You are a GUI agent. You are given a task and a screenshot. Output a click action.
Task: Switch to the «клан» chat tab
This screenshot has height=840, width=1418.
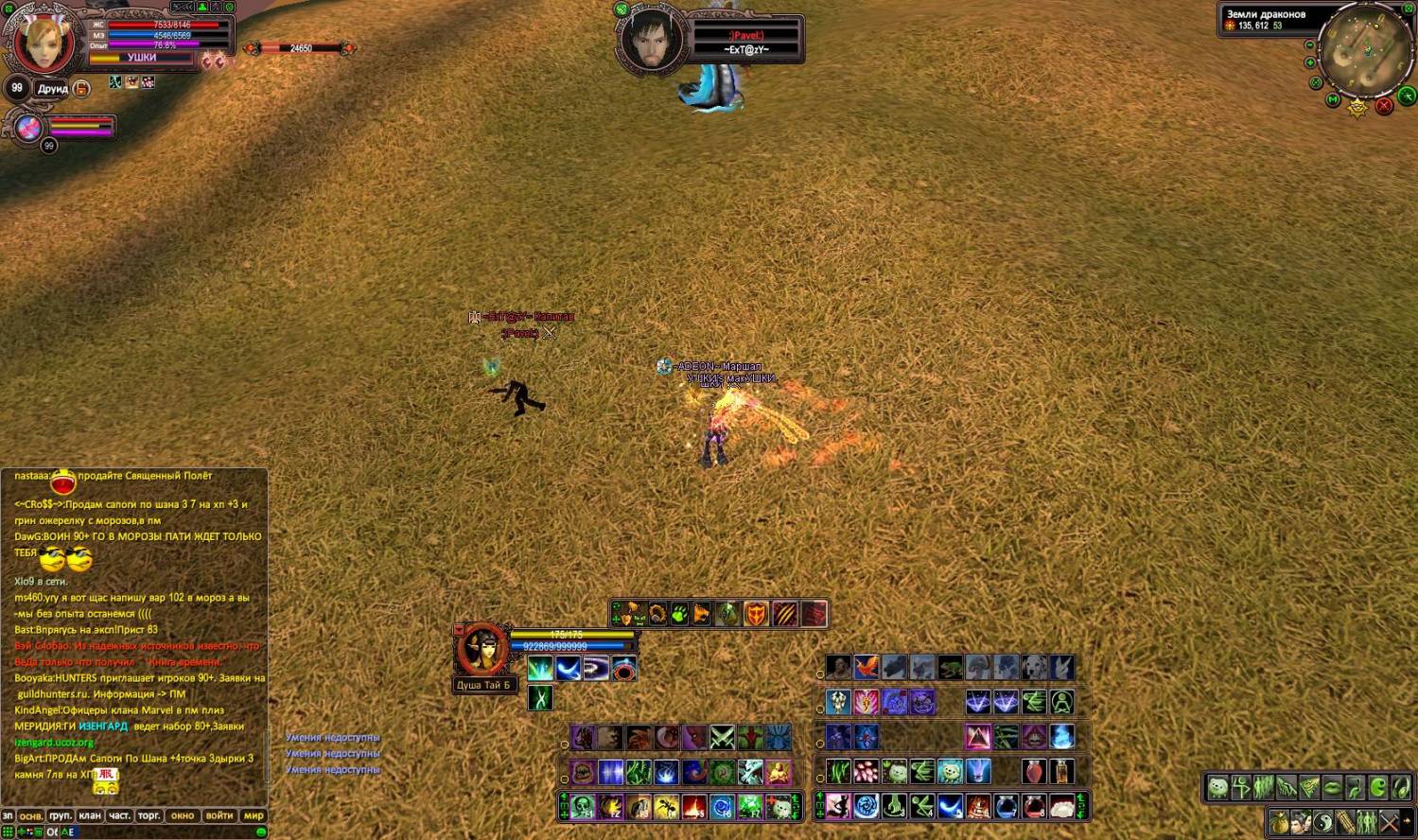(x=90, y=815)
